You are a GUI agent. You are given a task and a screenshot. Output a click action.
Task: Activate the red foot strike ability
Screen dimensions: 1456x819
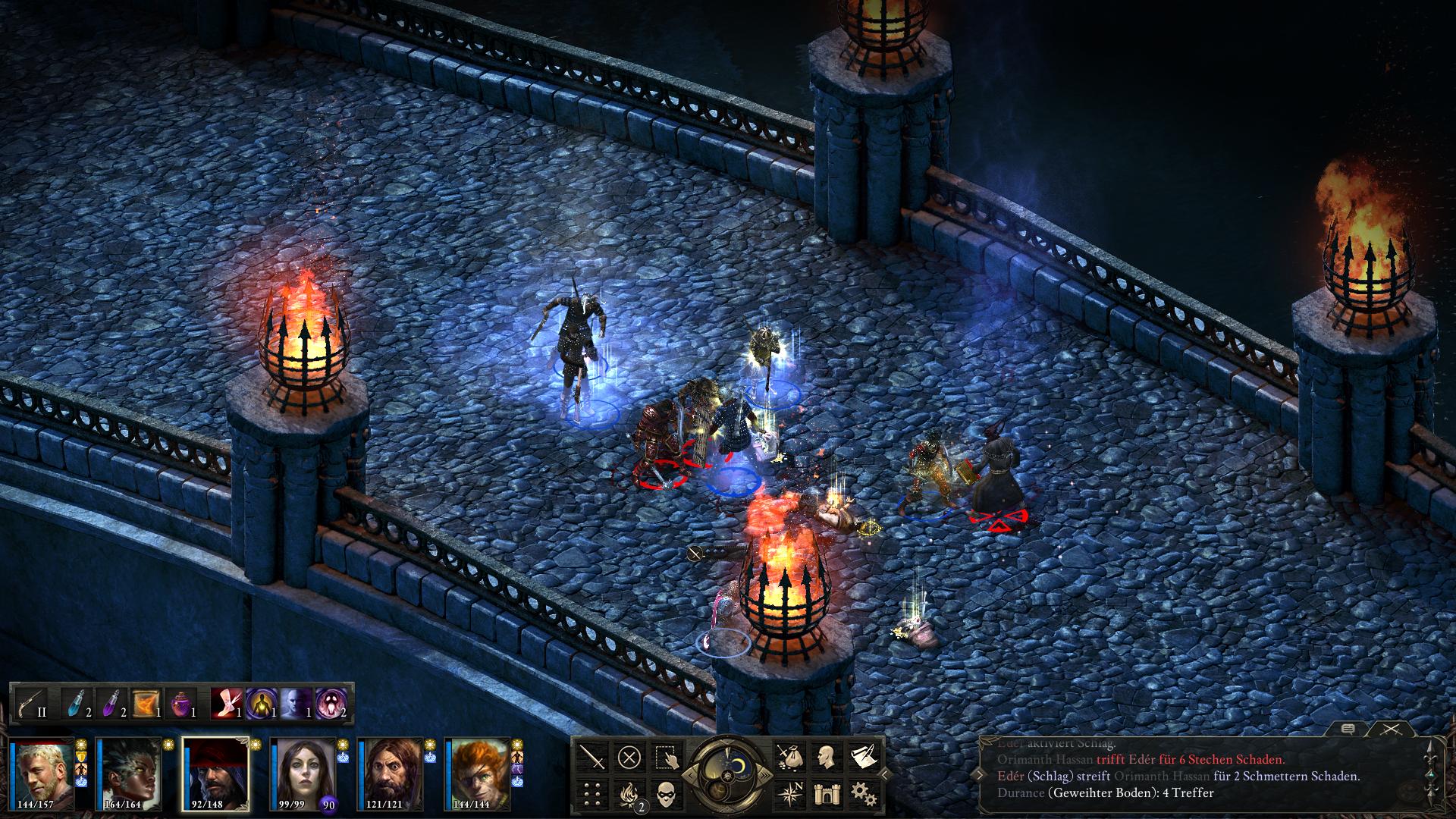point(226,704)
